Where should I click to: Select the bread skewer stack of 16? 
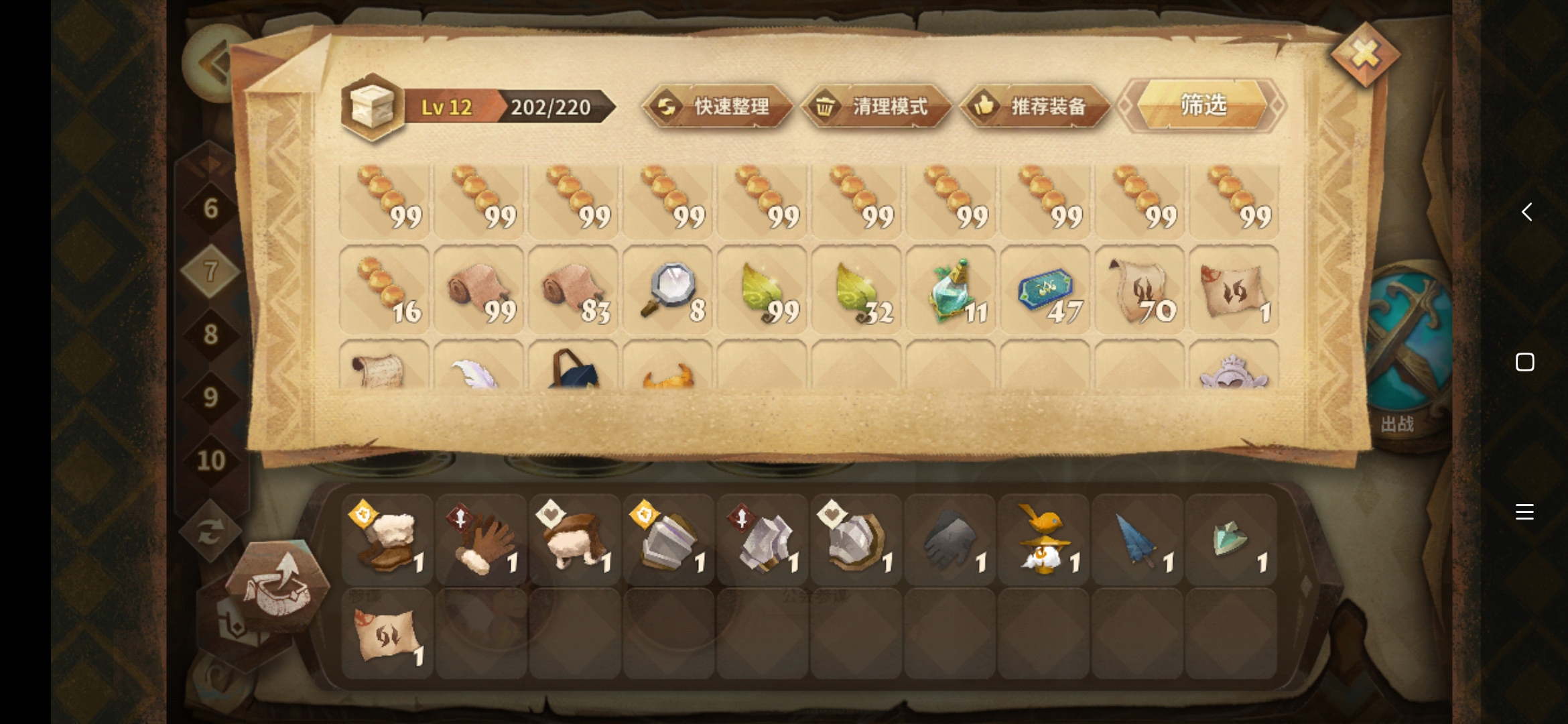(384, 290)
